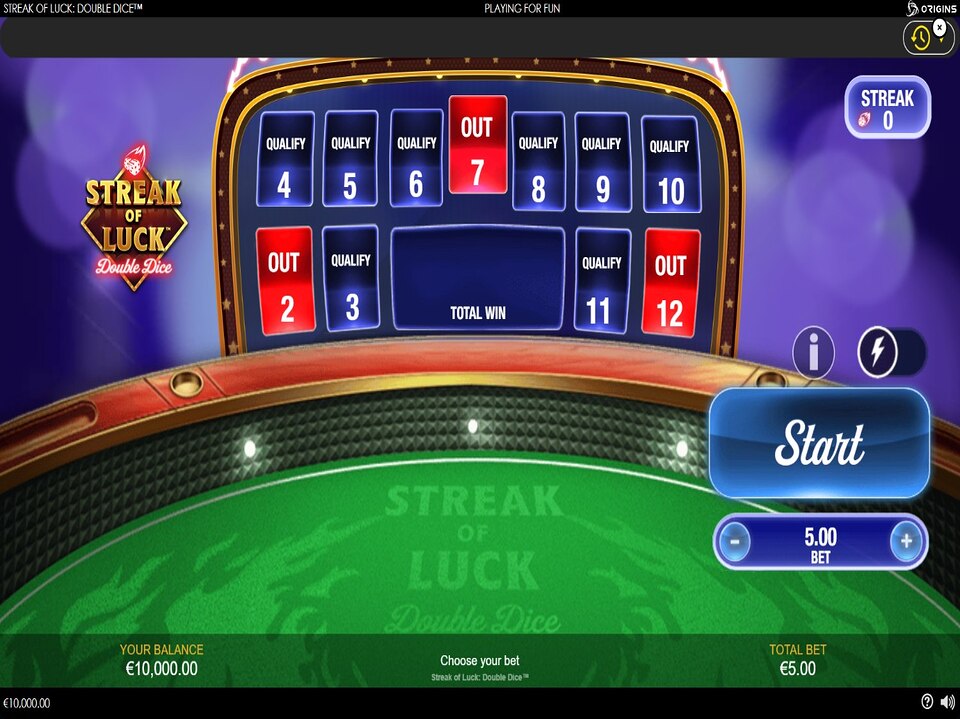Toggle the lightning bolt turbo mode

click(880, 352)
